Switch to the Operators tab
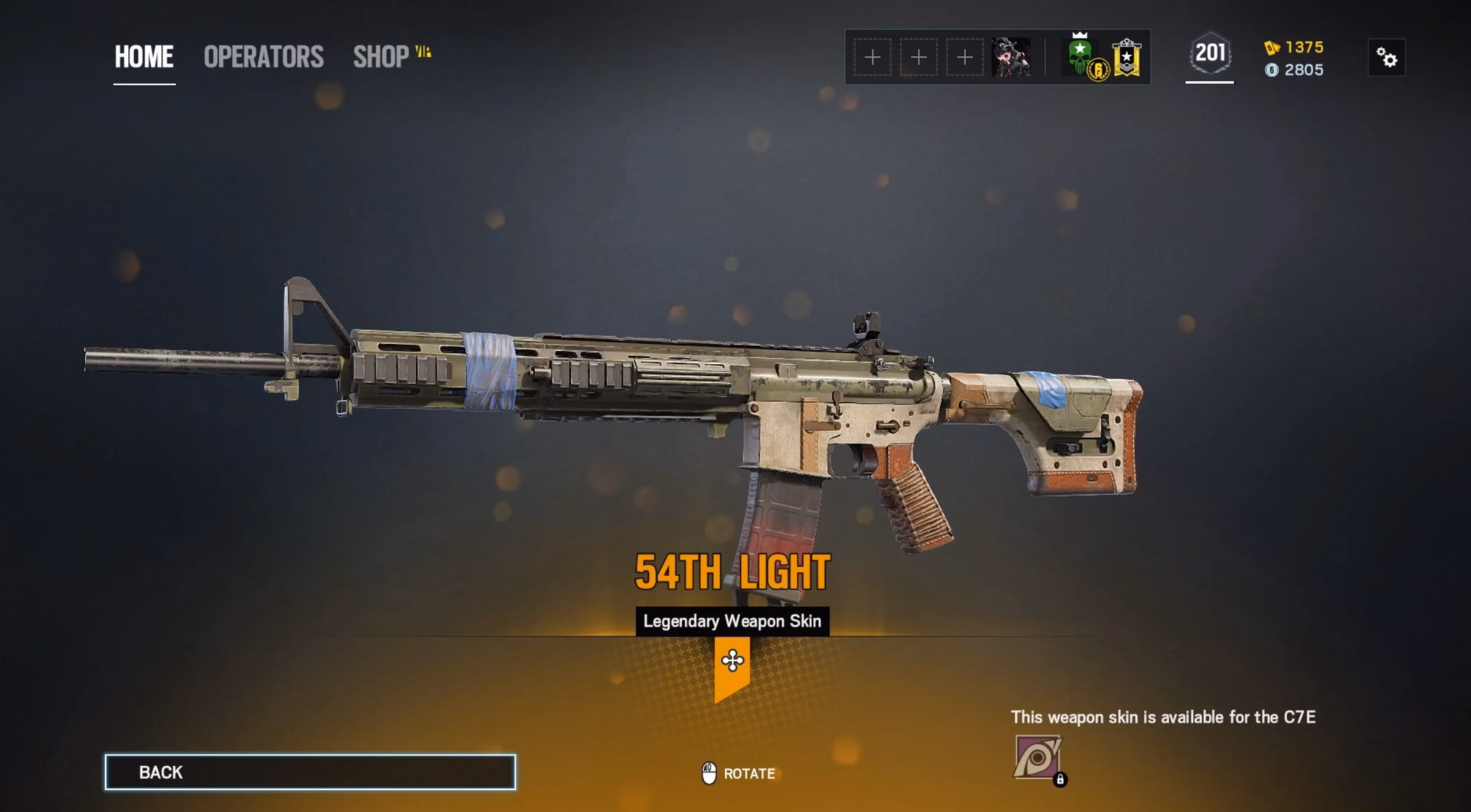Screen dimensions: 1471x812 tap(262, 57)
